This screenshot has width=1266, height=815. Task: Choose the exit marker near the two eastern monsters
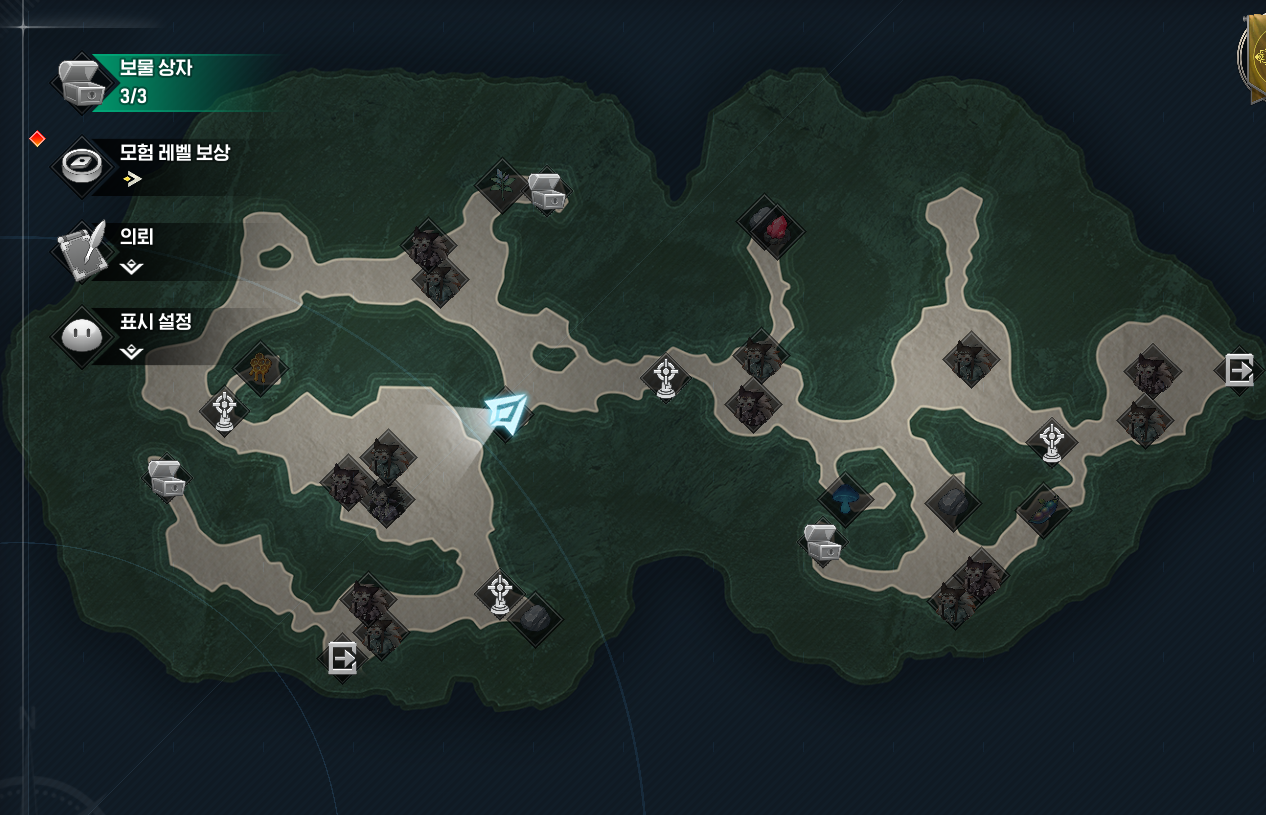pos(1238,370)
